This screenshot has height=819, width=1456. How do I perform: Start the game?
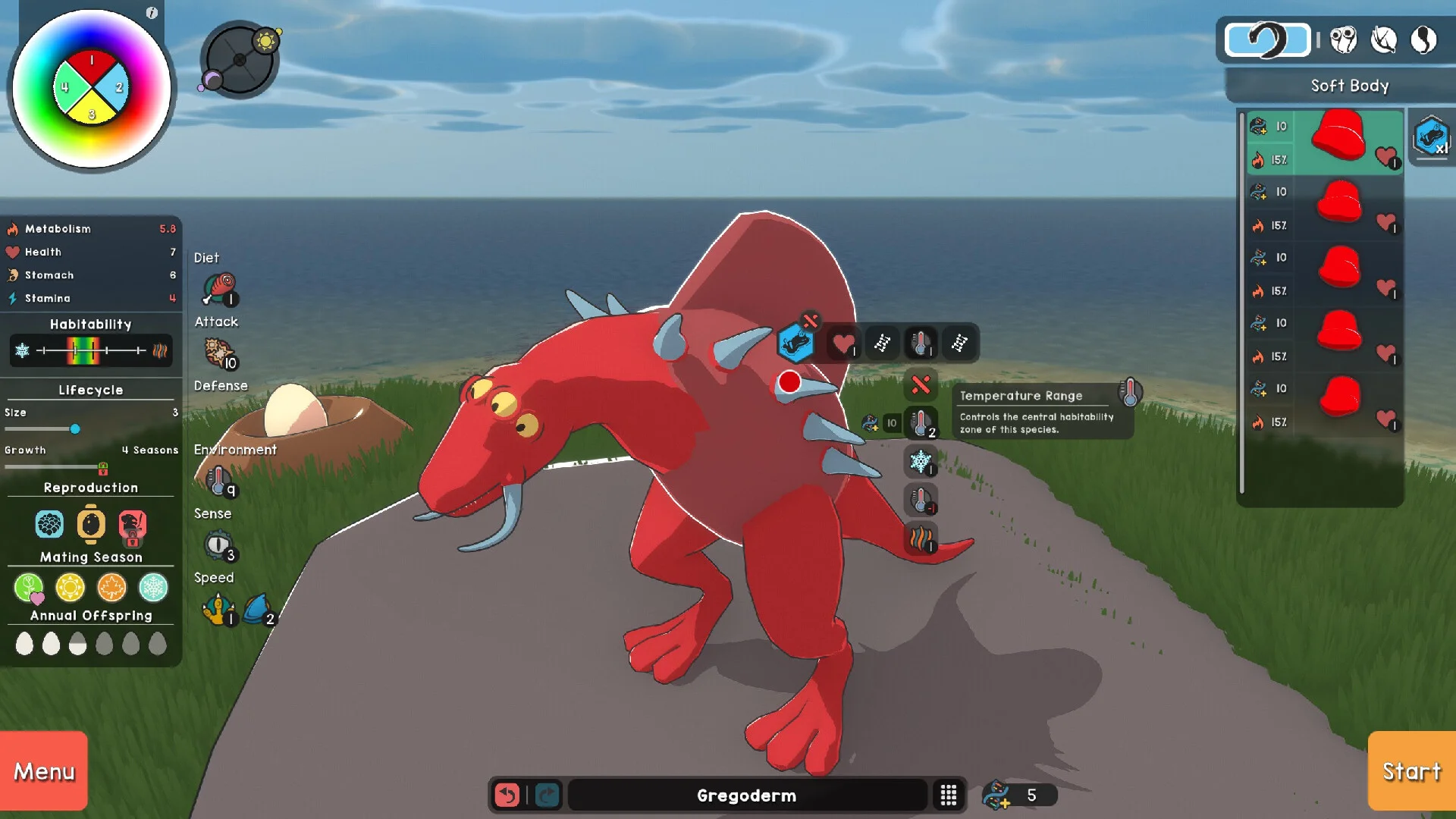click(x=1411, y=770)
